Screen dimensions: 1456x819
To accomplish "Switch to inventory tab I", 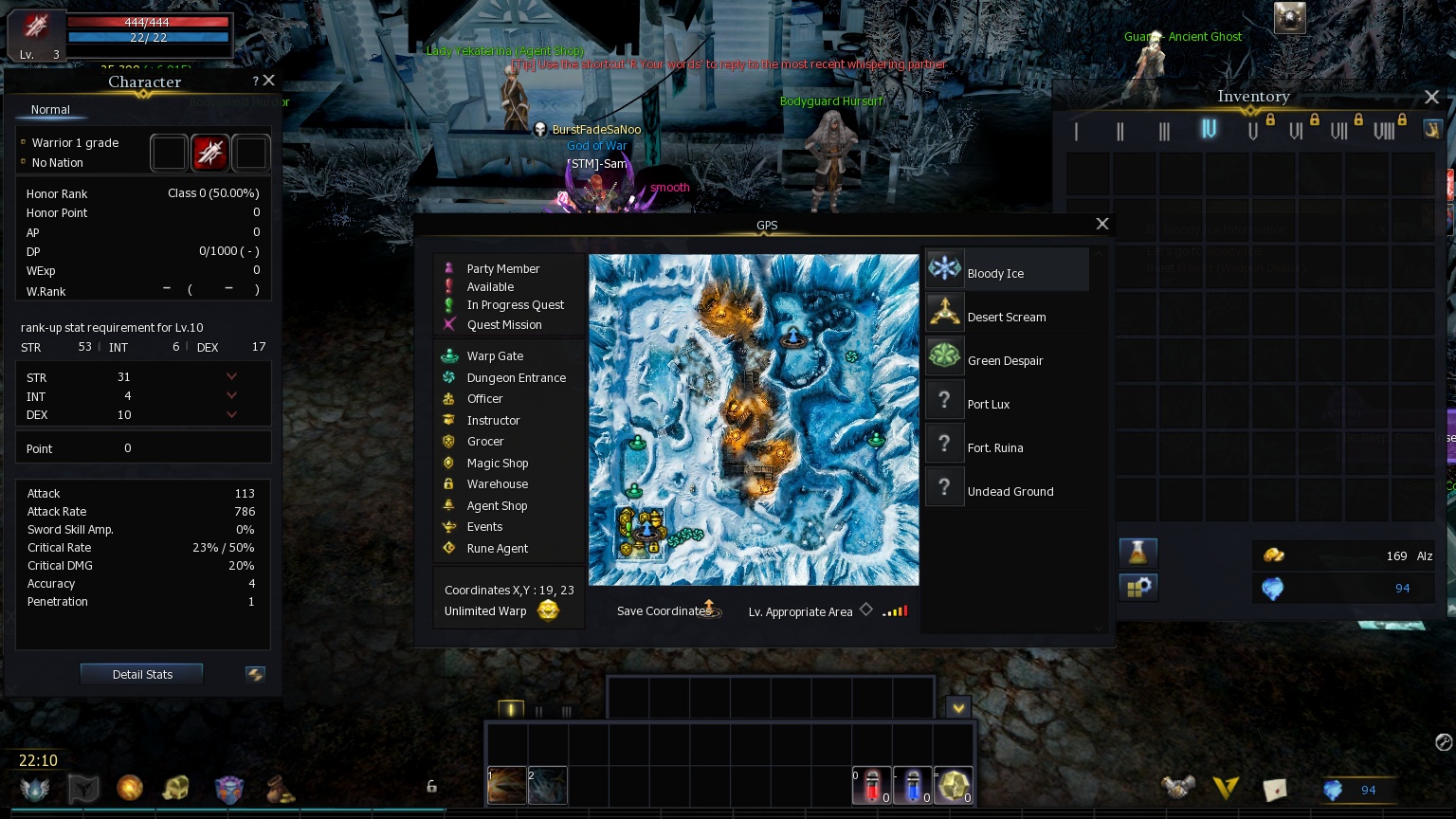I will (x=1076, y=131).
